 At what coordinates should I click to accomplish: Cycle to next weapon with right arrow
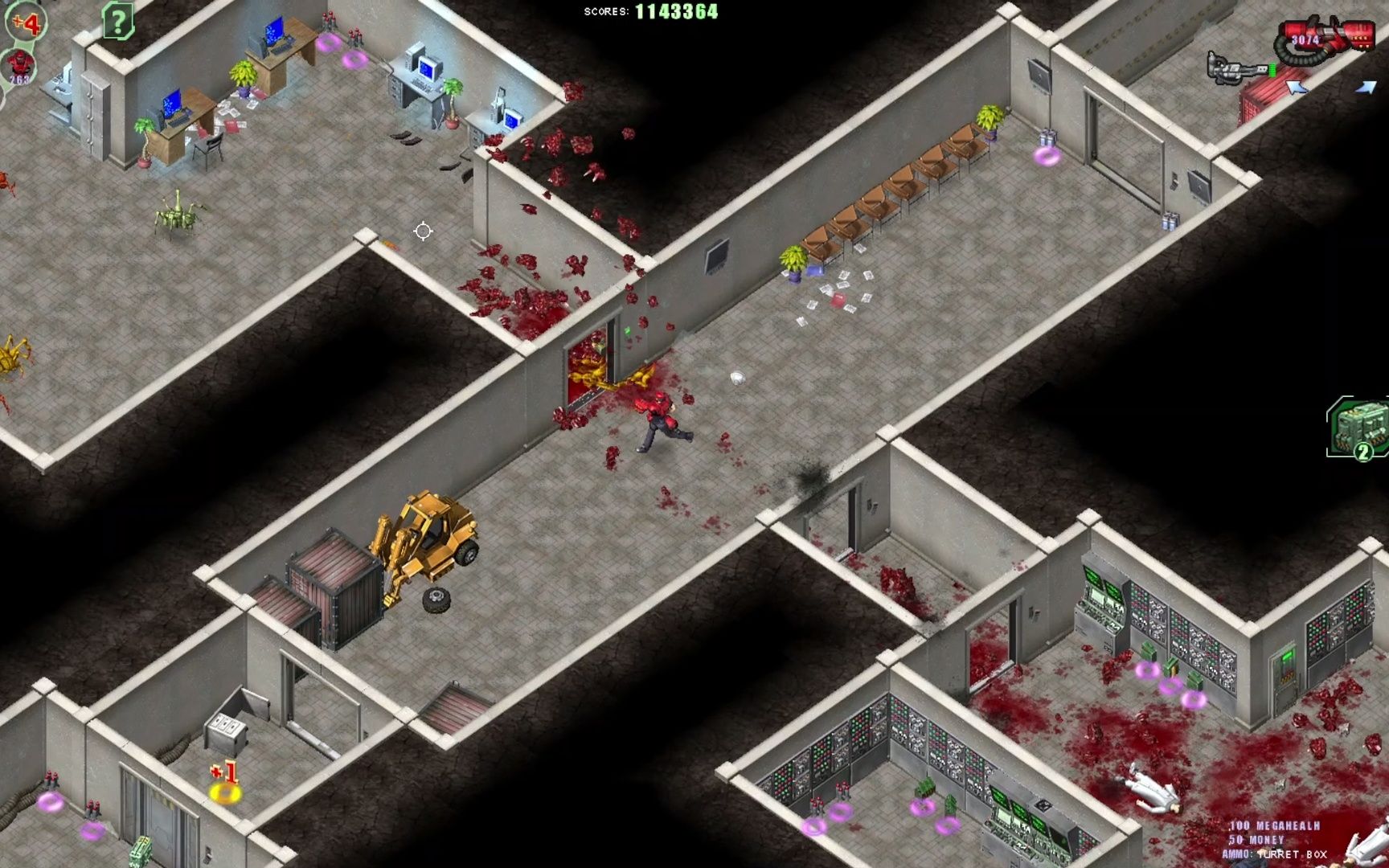pyautogui.click(x=1366, y=87)
